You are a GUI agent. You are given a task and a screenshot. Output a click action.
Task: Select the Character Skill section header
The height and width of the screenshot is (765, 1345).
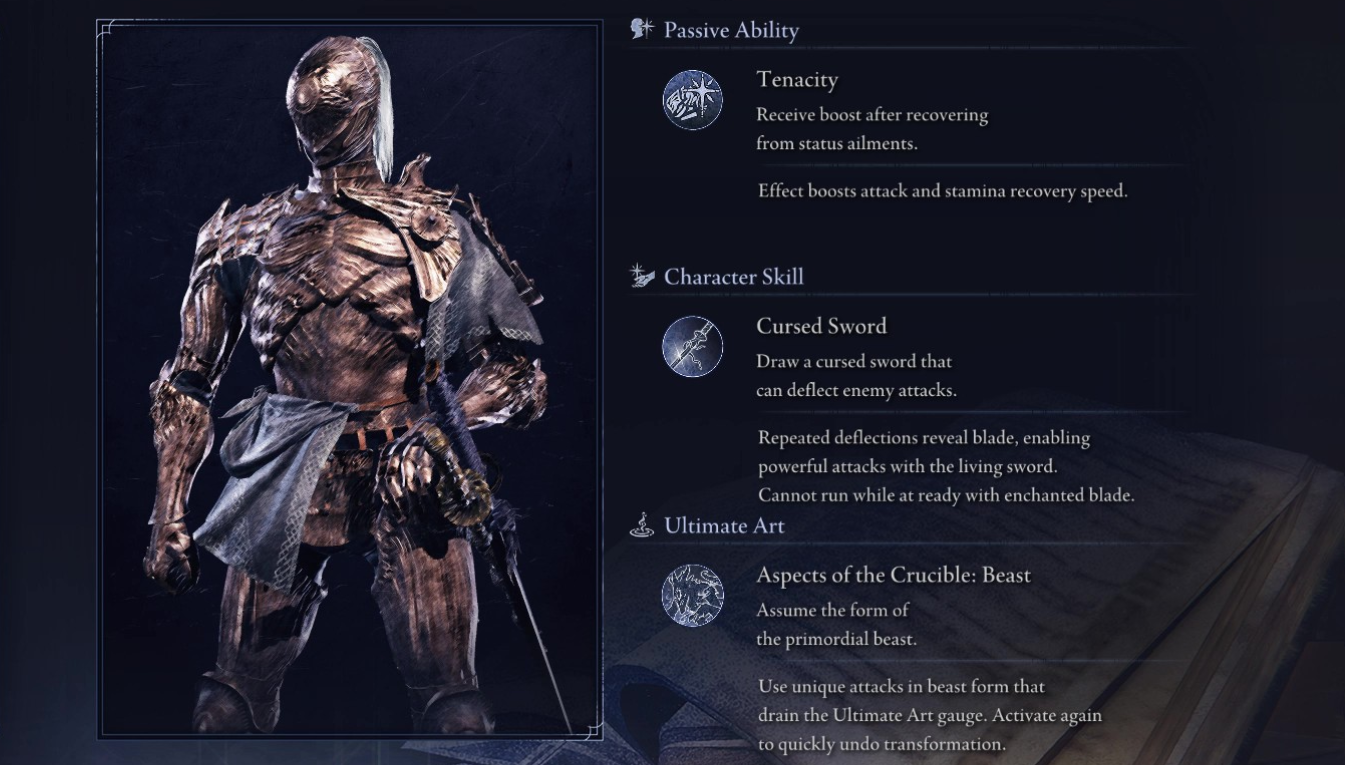click(733, 276)
